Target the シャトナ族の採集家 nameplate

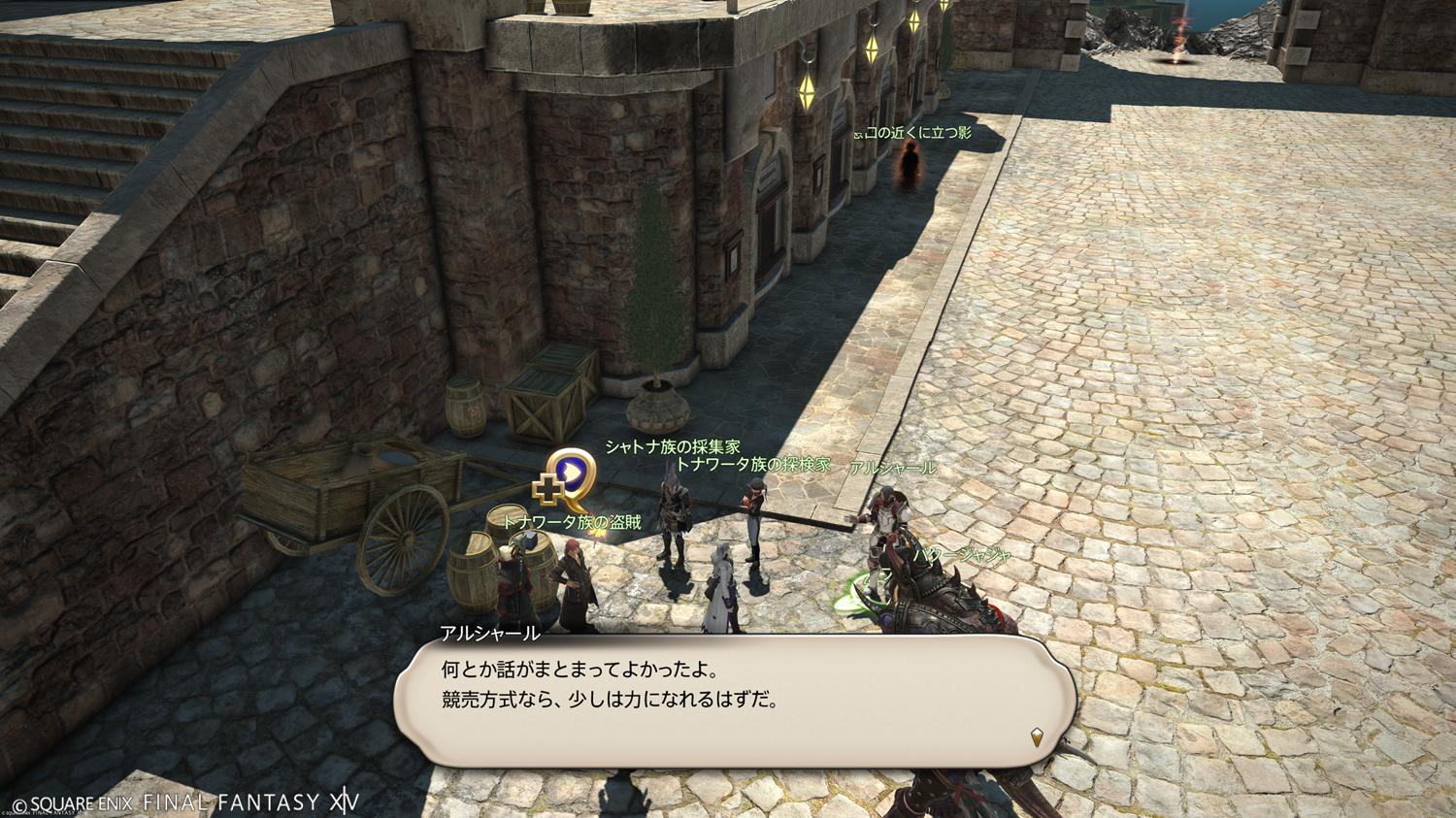click(673, 447)
